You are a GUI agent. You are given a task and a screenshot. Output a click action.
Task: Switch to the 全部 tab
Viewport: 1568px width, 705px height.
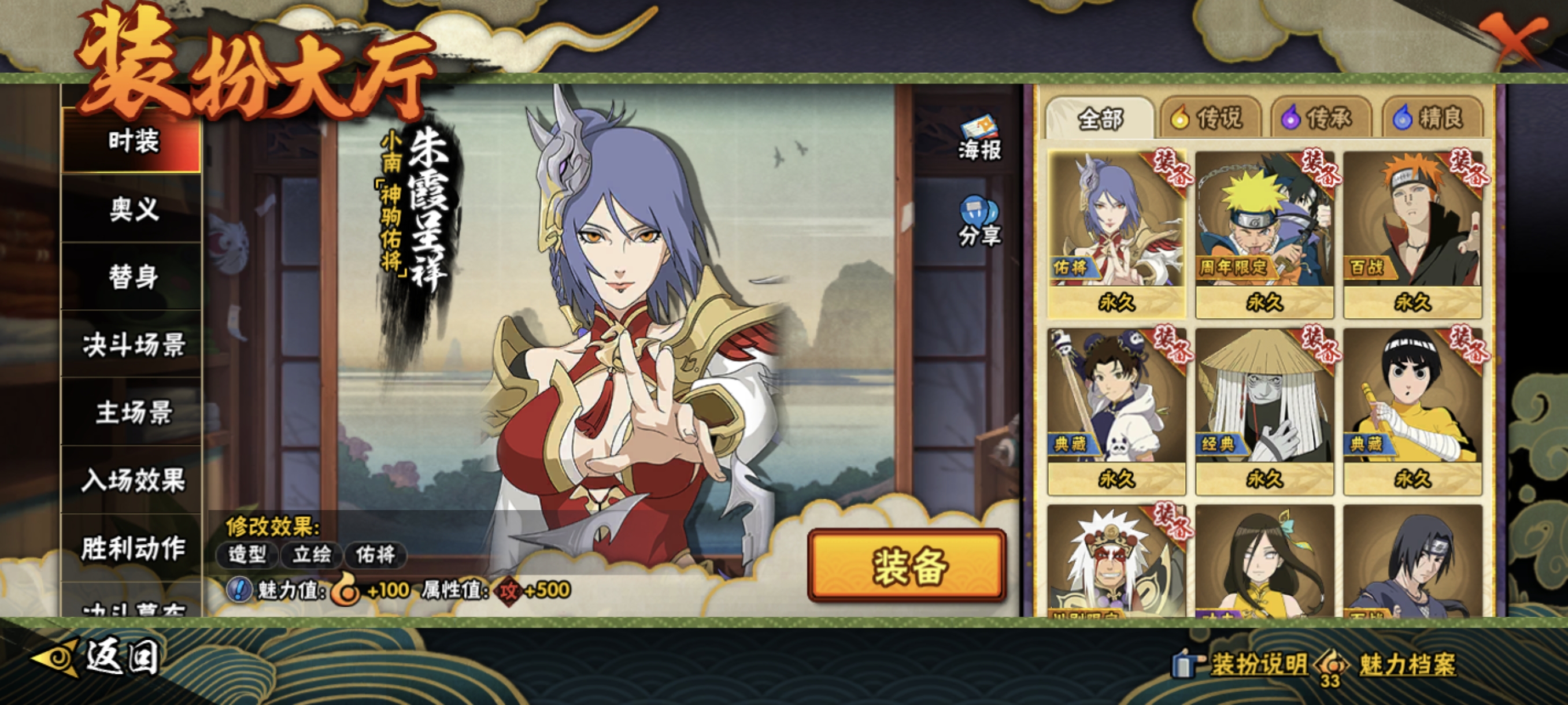click(x=1099, y=118)
